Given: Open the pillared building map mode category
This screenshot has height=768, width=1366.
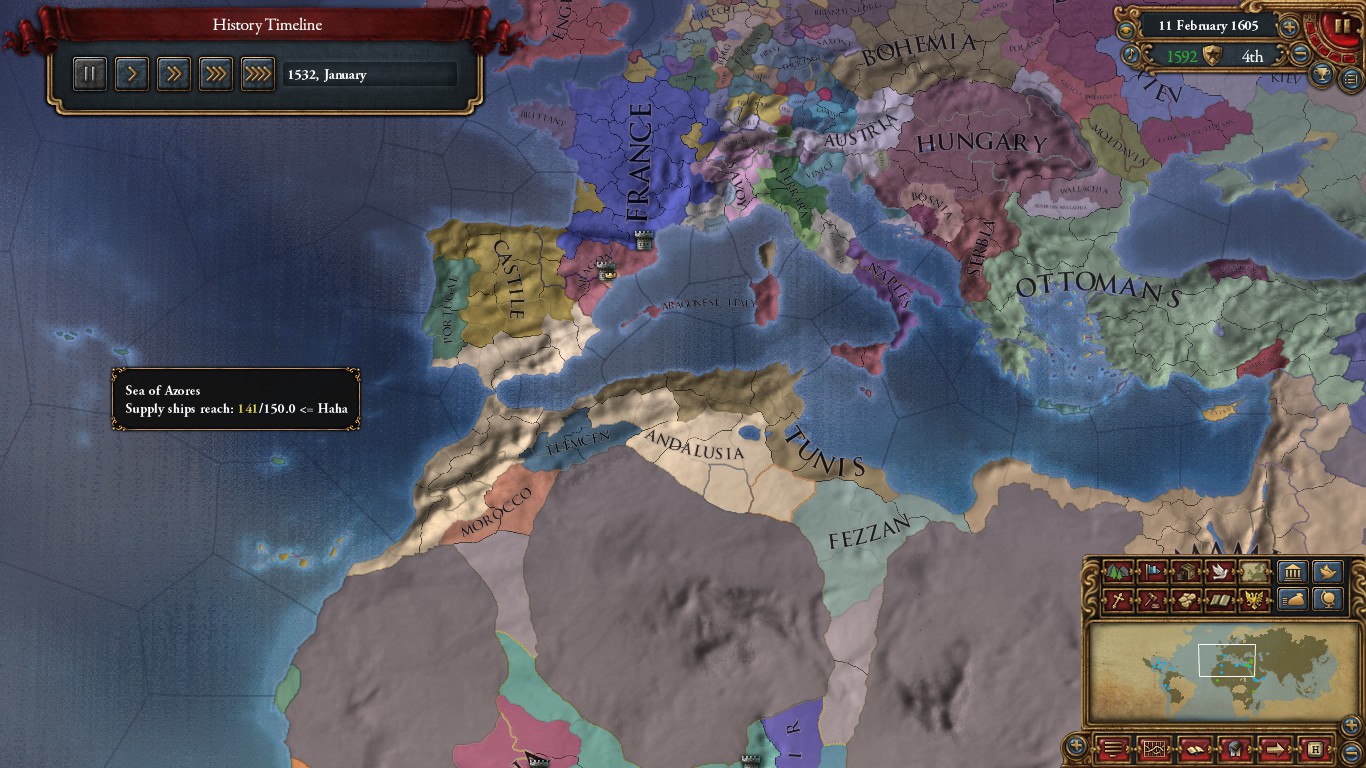Looking at the screenshot, I should (1293, 573).
